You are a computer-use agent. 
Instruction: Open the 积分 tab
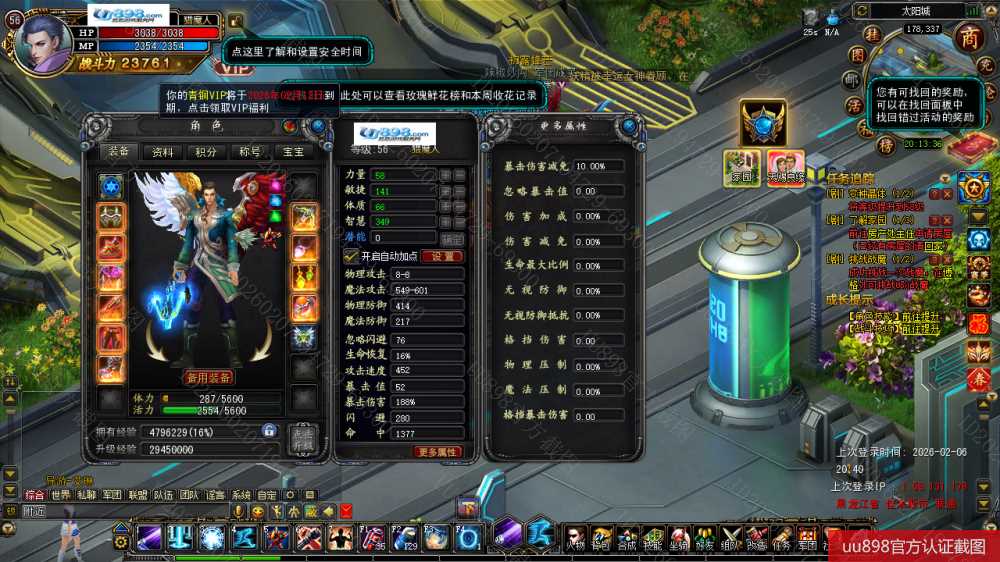(206, 152)
